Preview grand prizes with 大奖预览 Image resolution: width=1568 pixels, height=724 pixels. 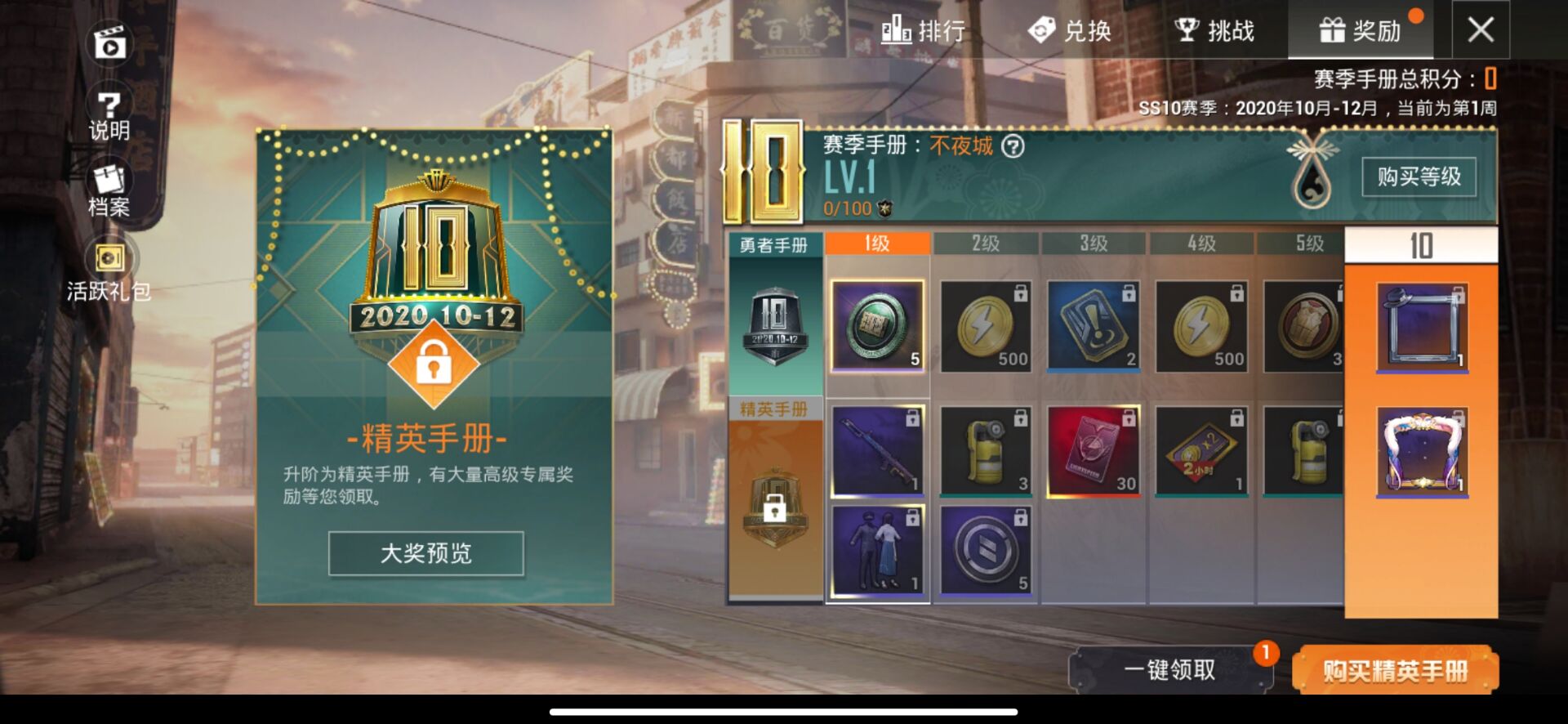pos(425,553)
